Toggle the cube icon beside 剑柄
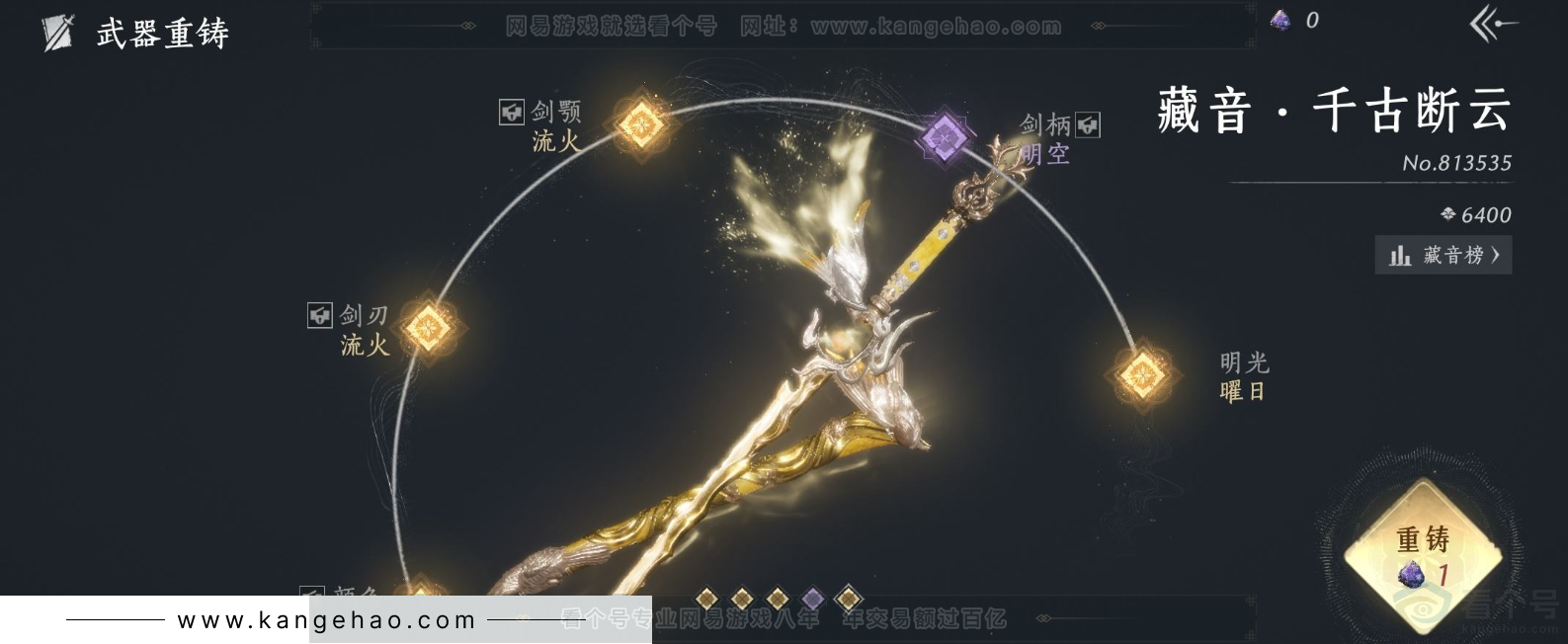1568x644 pixels. [1087, 124]
